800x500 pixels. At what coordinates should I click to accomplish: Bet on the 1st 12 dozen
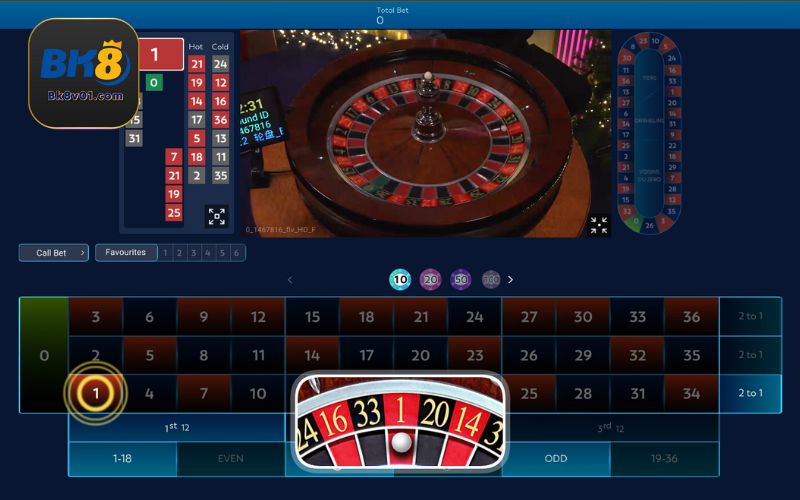[x=177, y=428]
